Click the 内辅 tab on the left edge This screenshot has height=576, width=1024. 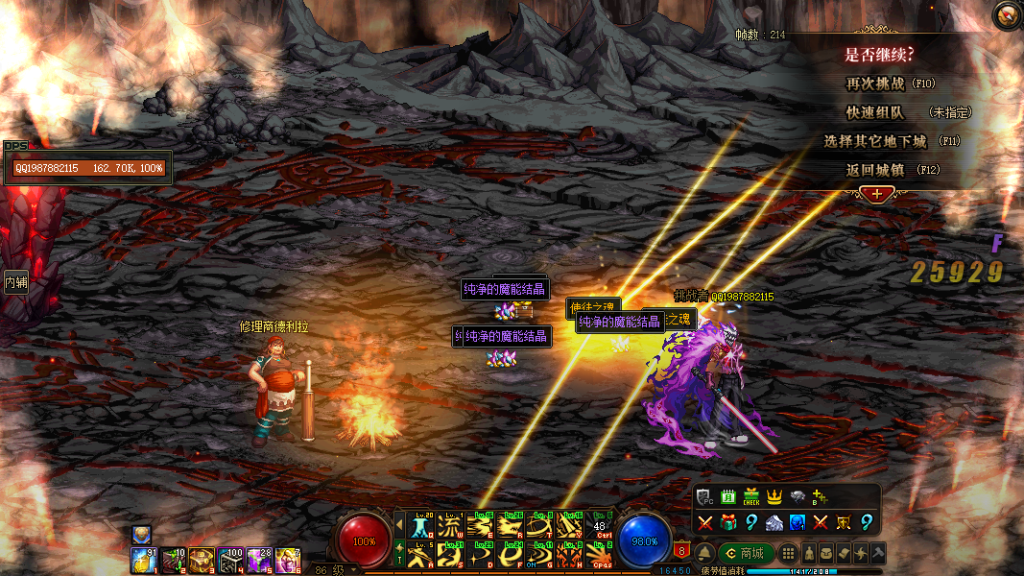point(15,282)
